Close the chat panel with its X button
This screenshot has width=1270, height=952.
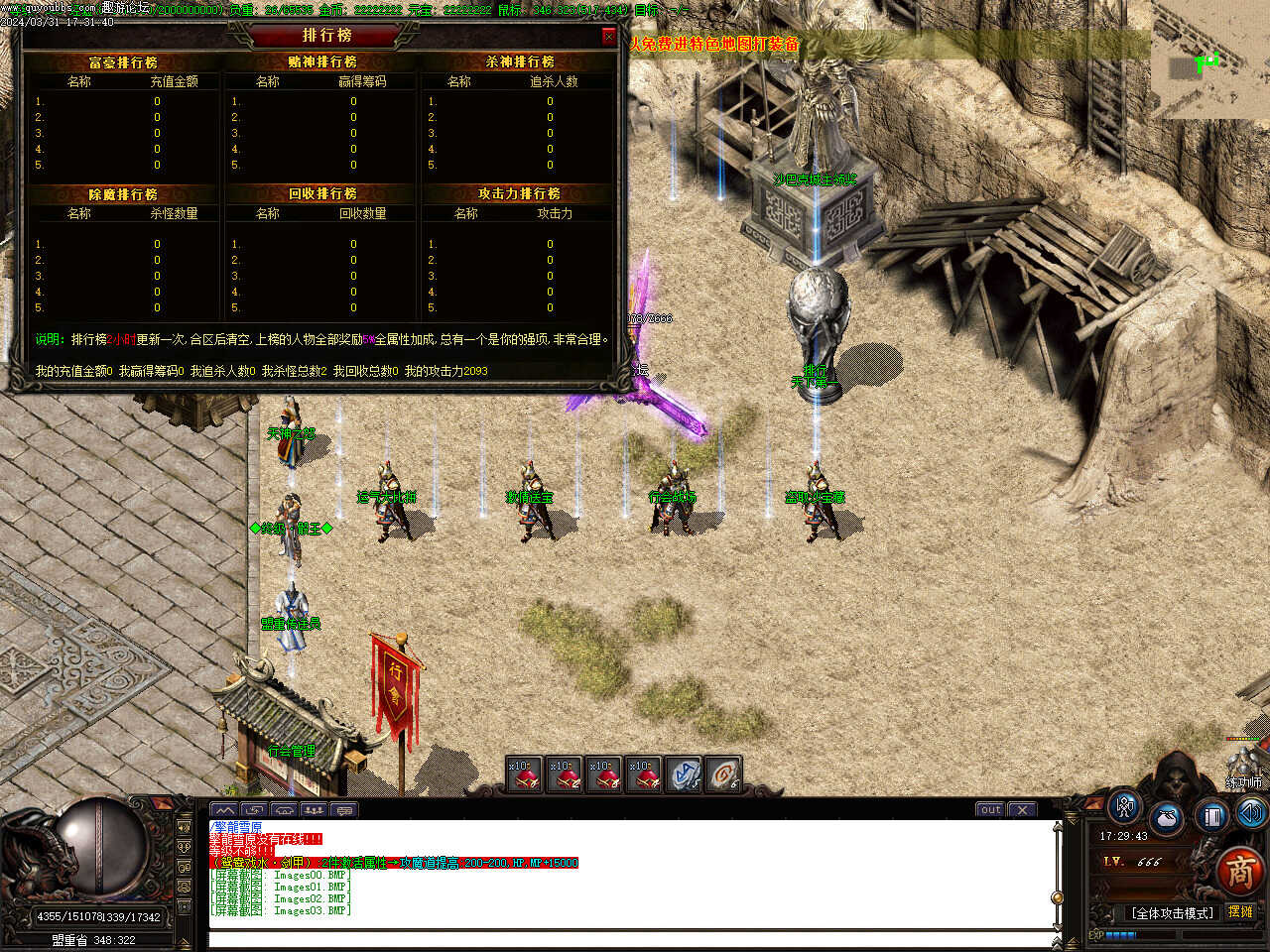point(1023,809)
